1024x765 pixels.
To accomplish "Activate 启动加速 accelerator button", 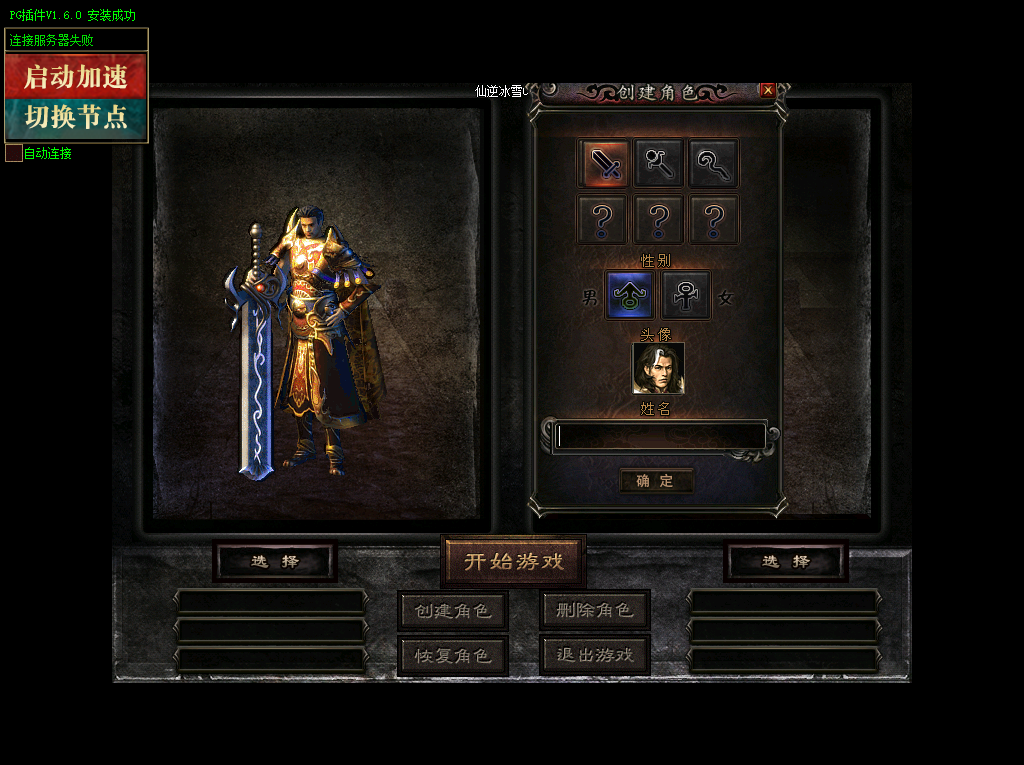I will pos(76,76).
